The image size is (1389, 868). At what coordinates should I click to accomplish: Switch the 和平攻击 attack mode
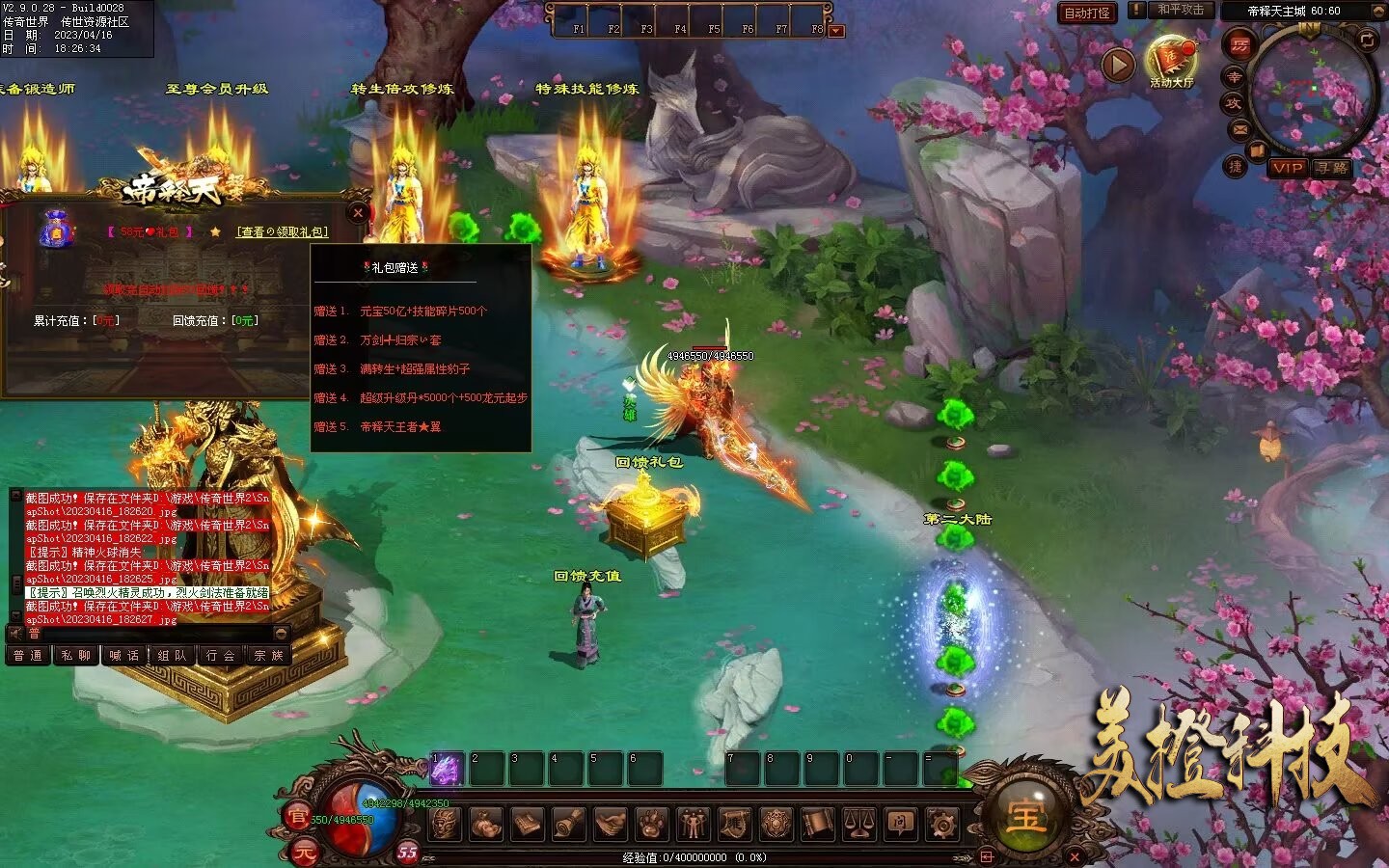click(1181, 10)
